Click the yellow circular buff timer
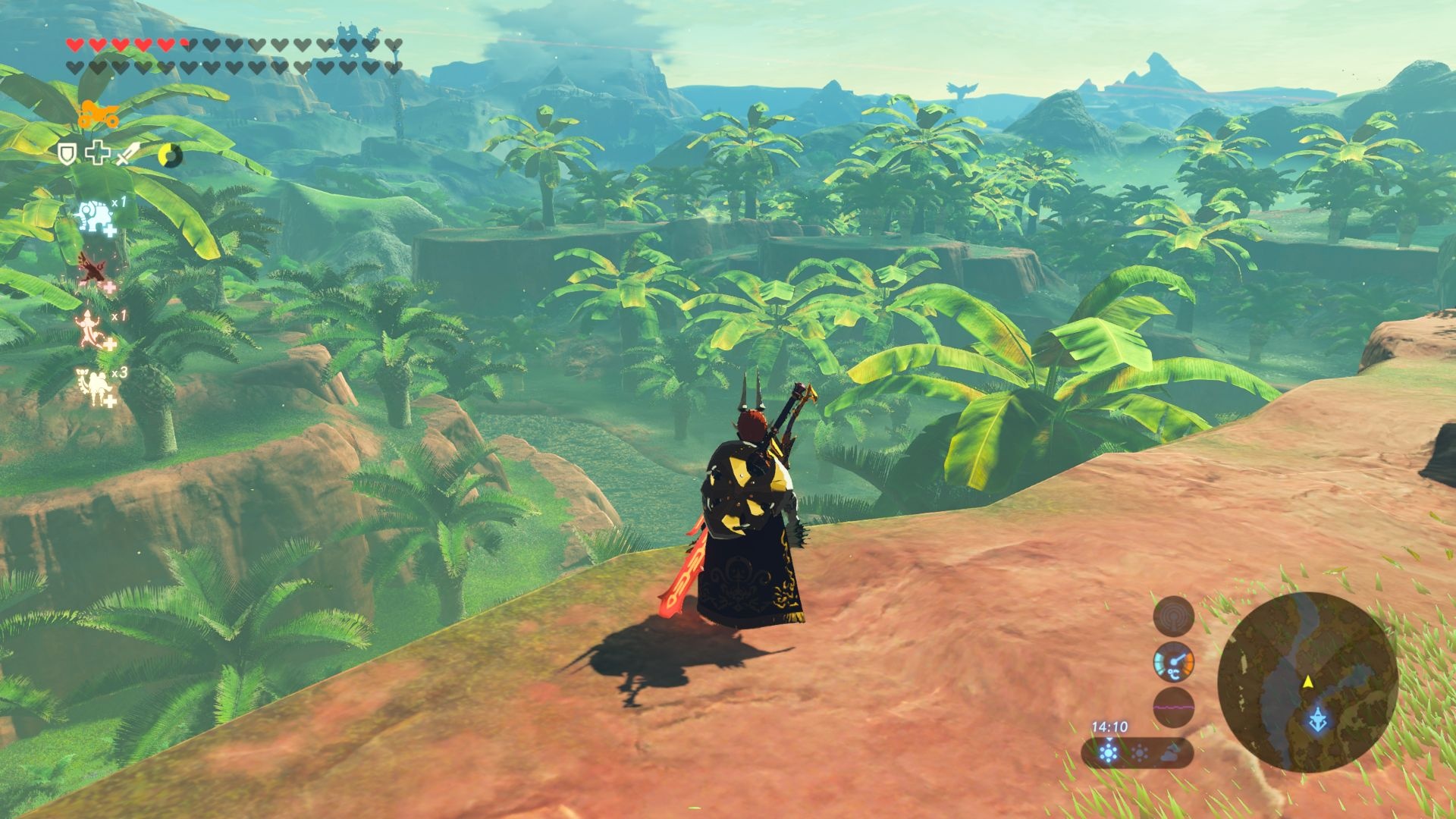 (170, 156)
